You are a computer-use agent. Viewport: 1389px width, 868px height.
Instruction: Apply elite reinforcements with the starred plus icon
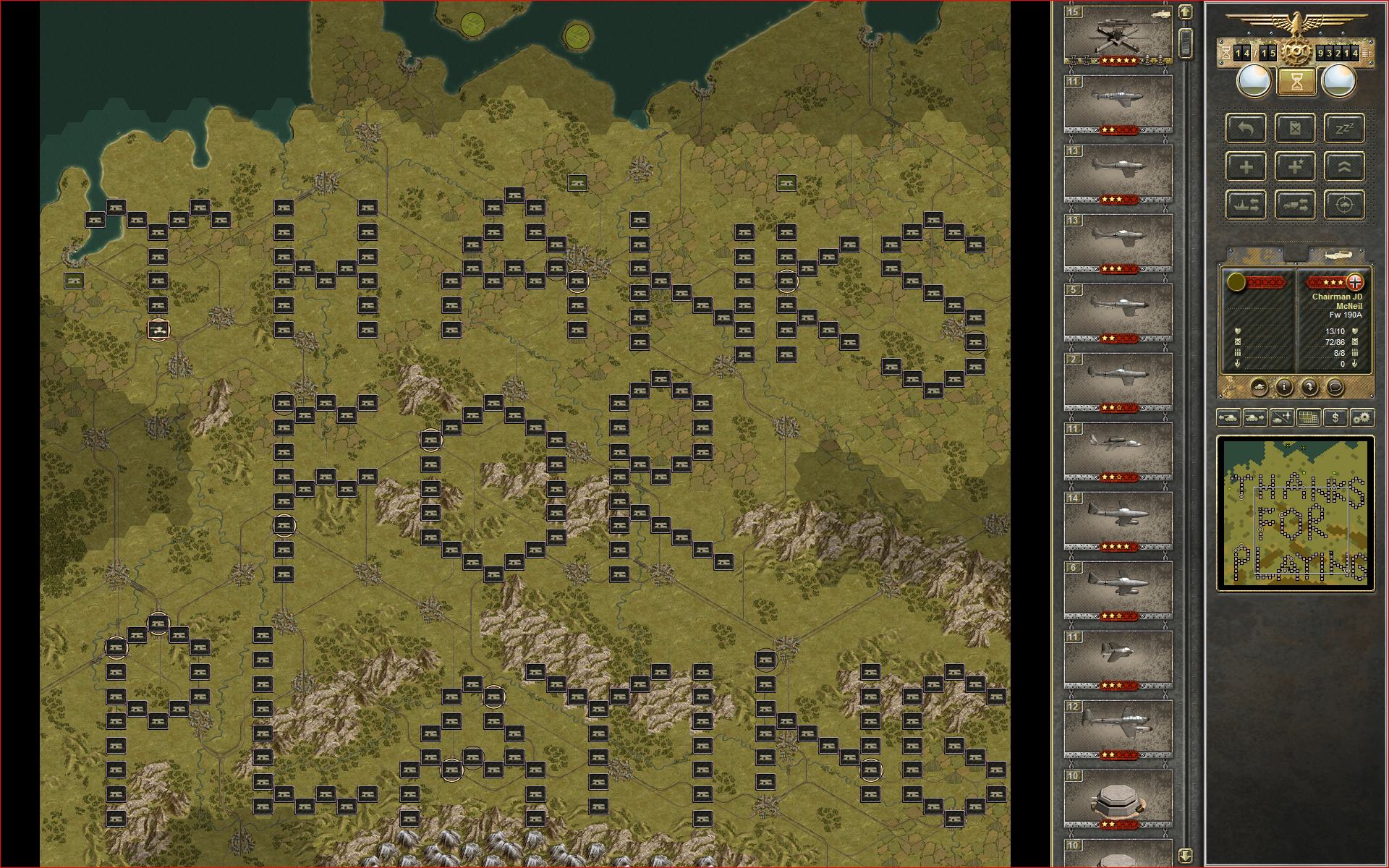click(x=1295, y=166)
